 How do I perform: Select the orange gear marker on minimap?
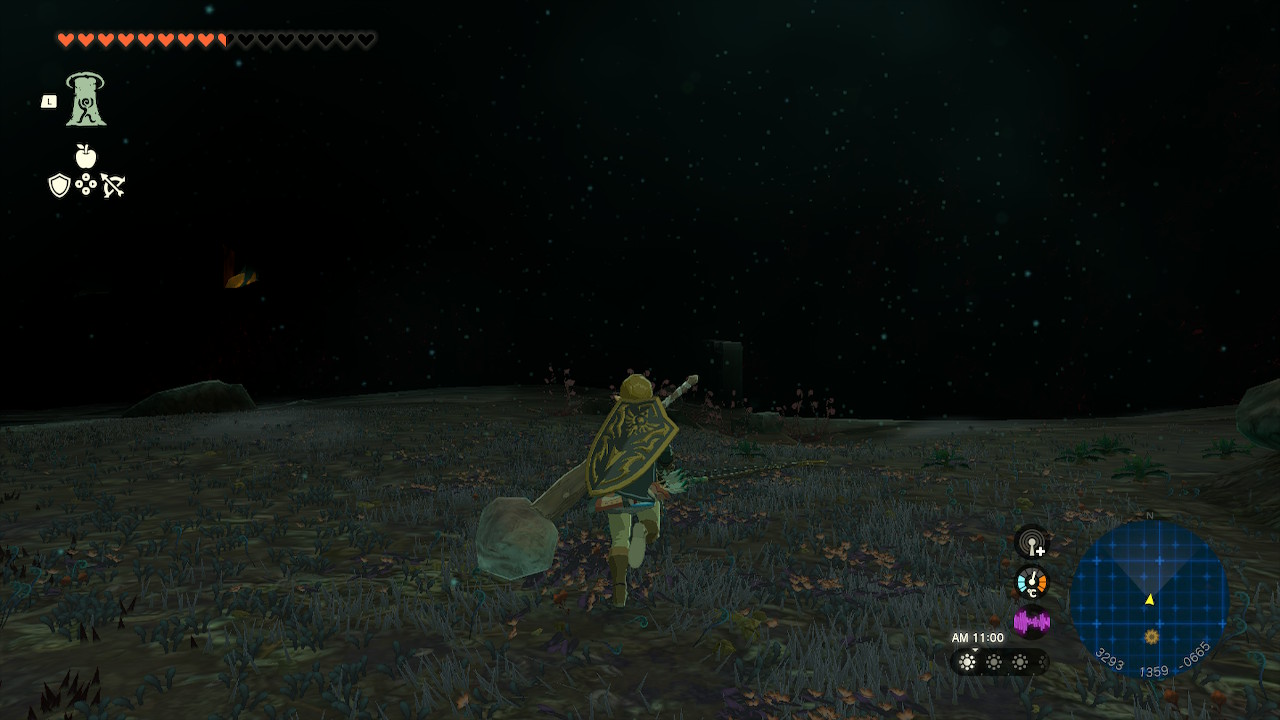(x=1152, y=636)
